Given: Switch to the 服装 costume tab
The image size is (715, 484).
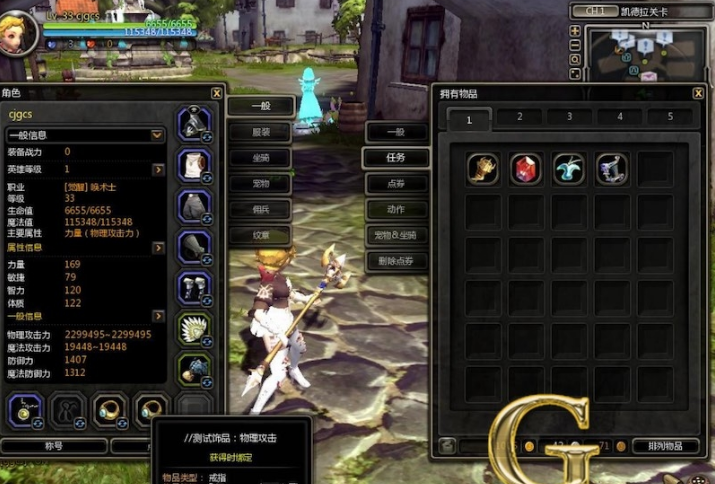Looking at the screenshot, I should pyautogui.click(x=260, y=131).
